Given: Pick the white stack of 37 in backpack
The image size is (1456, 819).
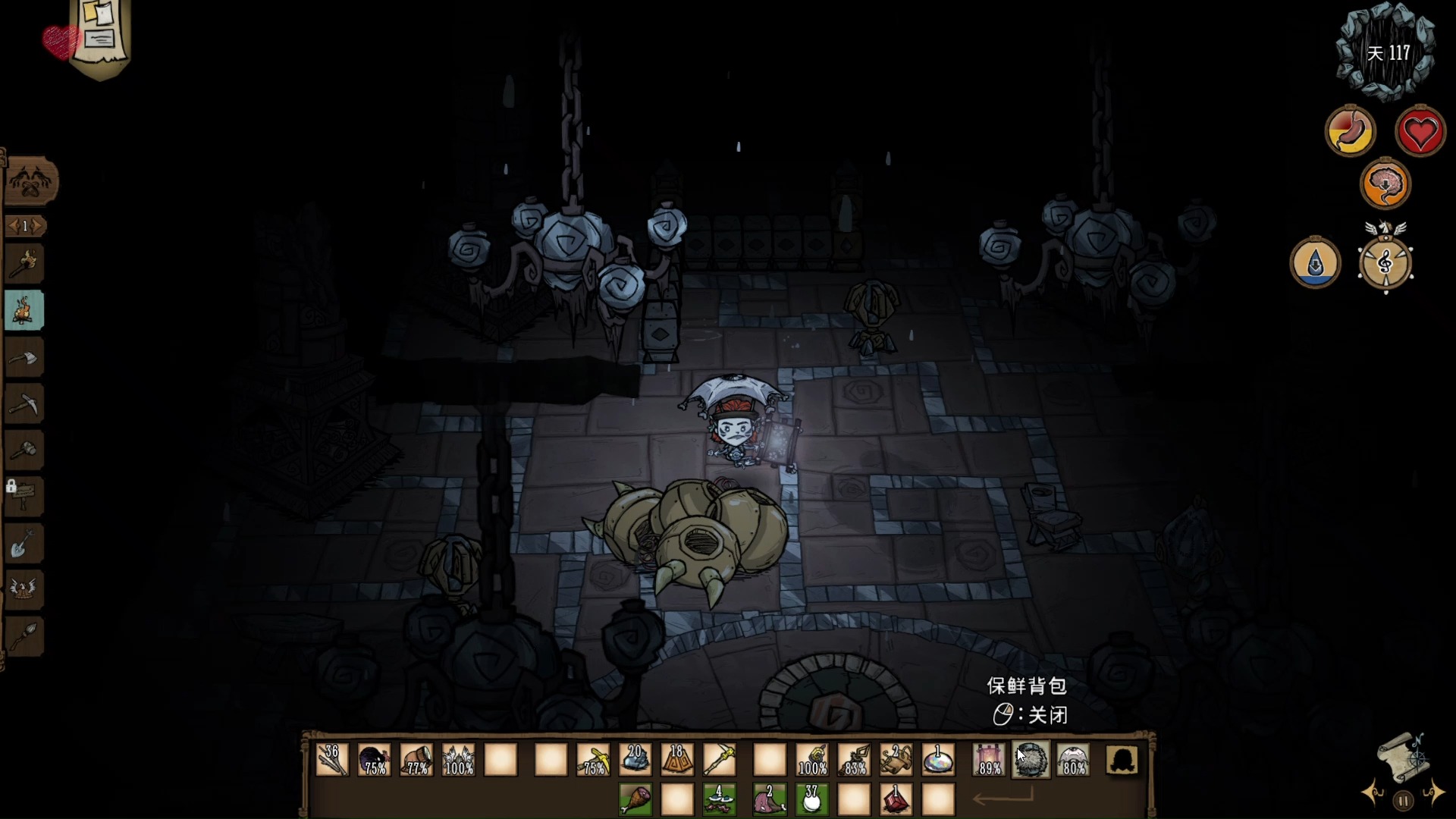Looking at the screenshot, I should pyautogui.click(x=811, y=799).
